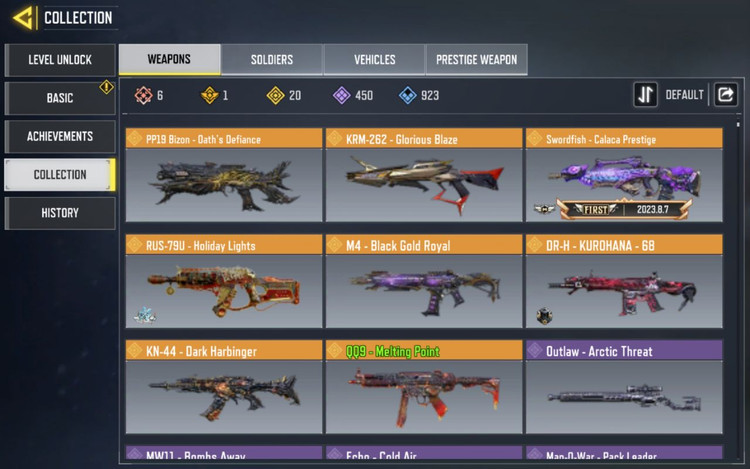Switch to the Vehicles tab
This screenshot has height=469, width=750.
[x=374, y=60]
